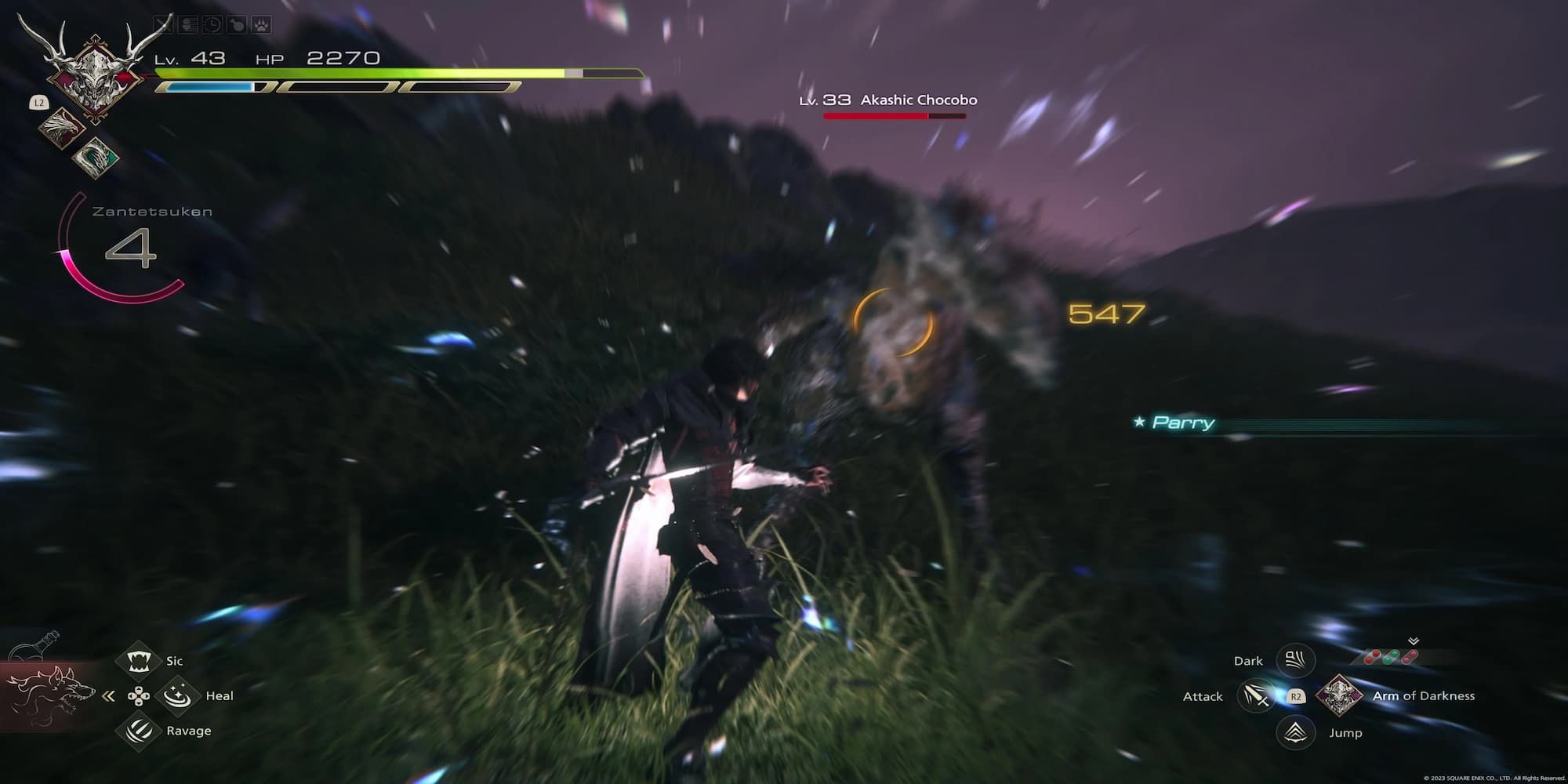The height and width of the screenshot is (784, 1568).
Task: Click the green HP bar
Action: click(x=353, y=72)
